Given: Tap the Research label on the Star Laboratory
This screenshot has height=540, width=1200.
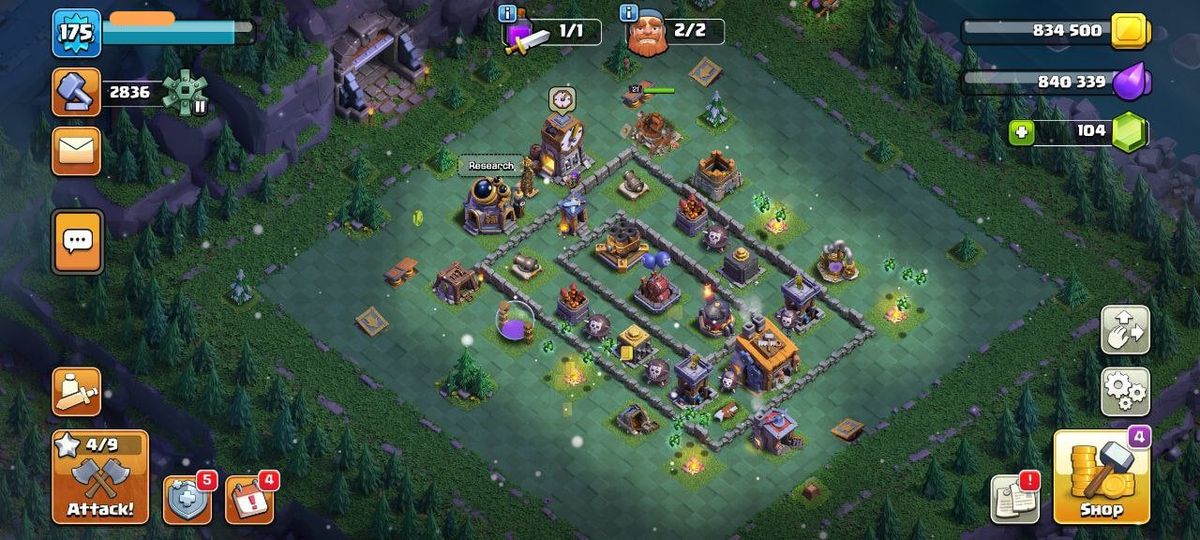Looking at the screenshot, I should pyautogui.click(x=491, y=166).
